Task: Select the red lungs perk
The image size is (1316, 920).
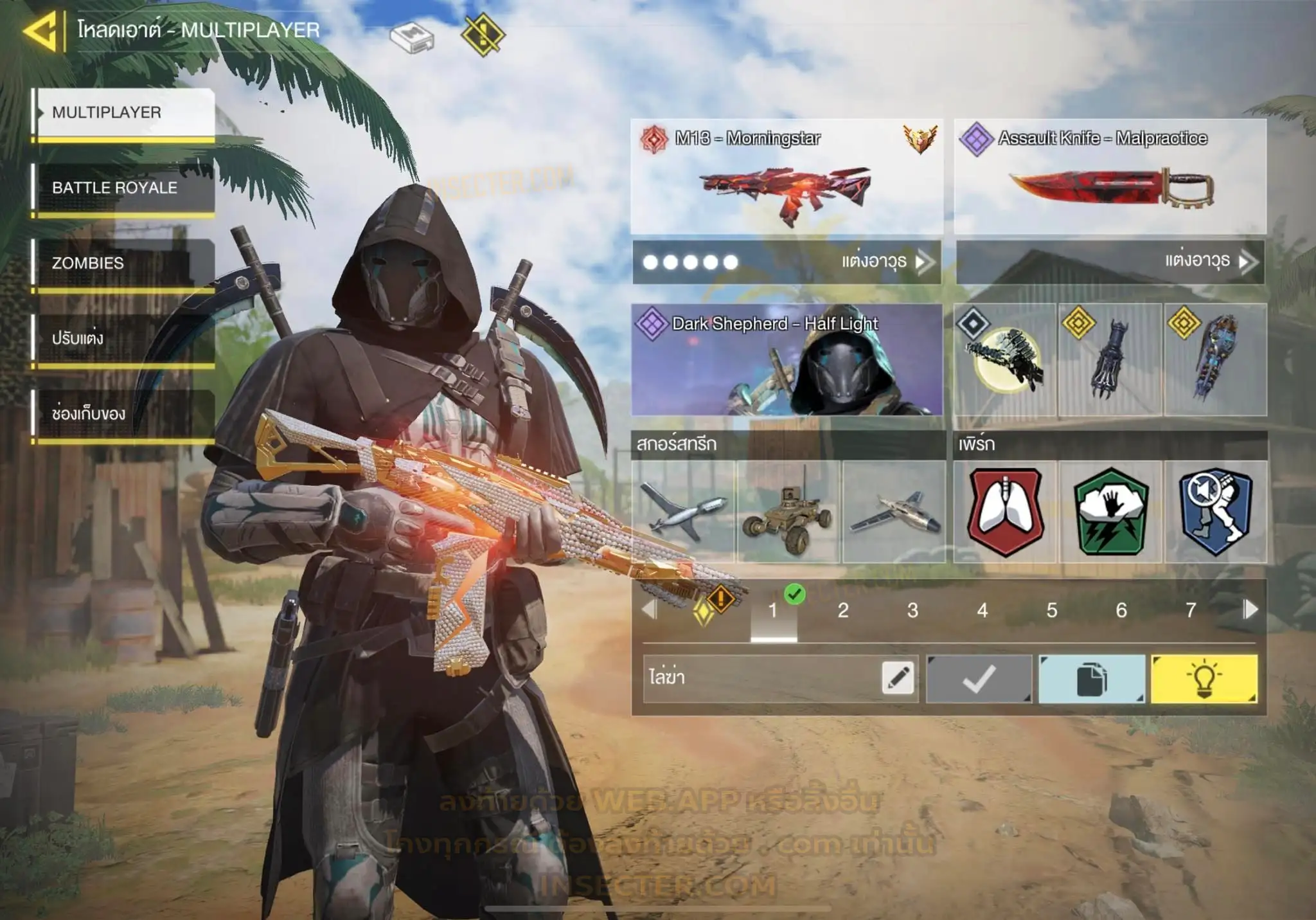Action: (x=1006, y=512)
